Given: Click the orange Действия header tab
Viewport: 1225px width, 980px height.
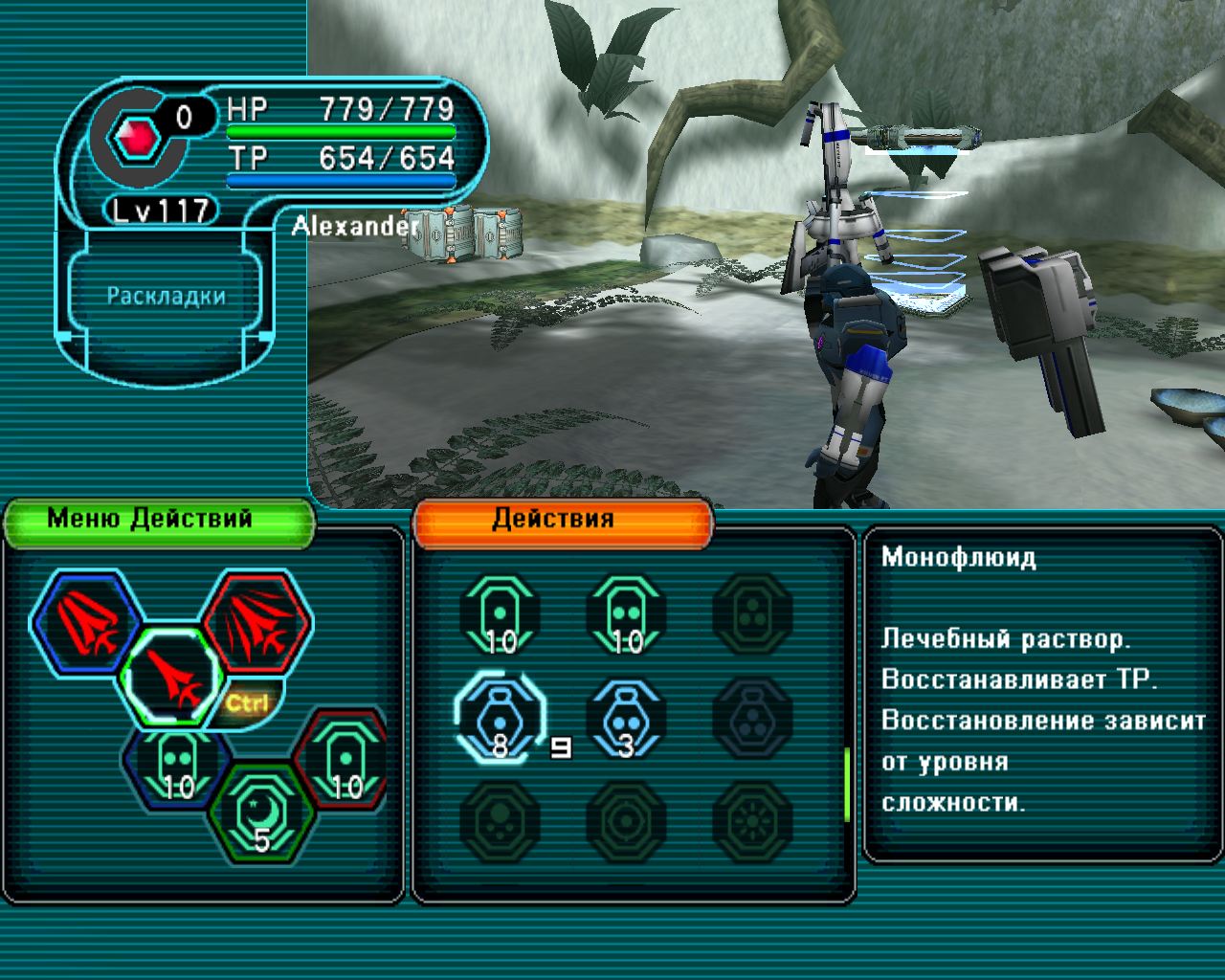Looking at the screenshot, I should point(563,521).
